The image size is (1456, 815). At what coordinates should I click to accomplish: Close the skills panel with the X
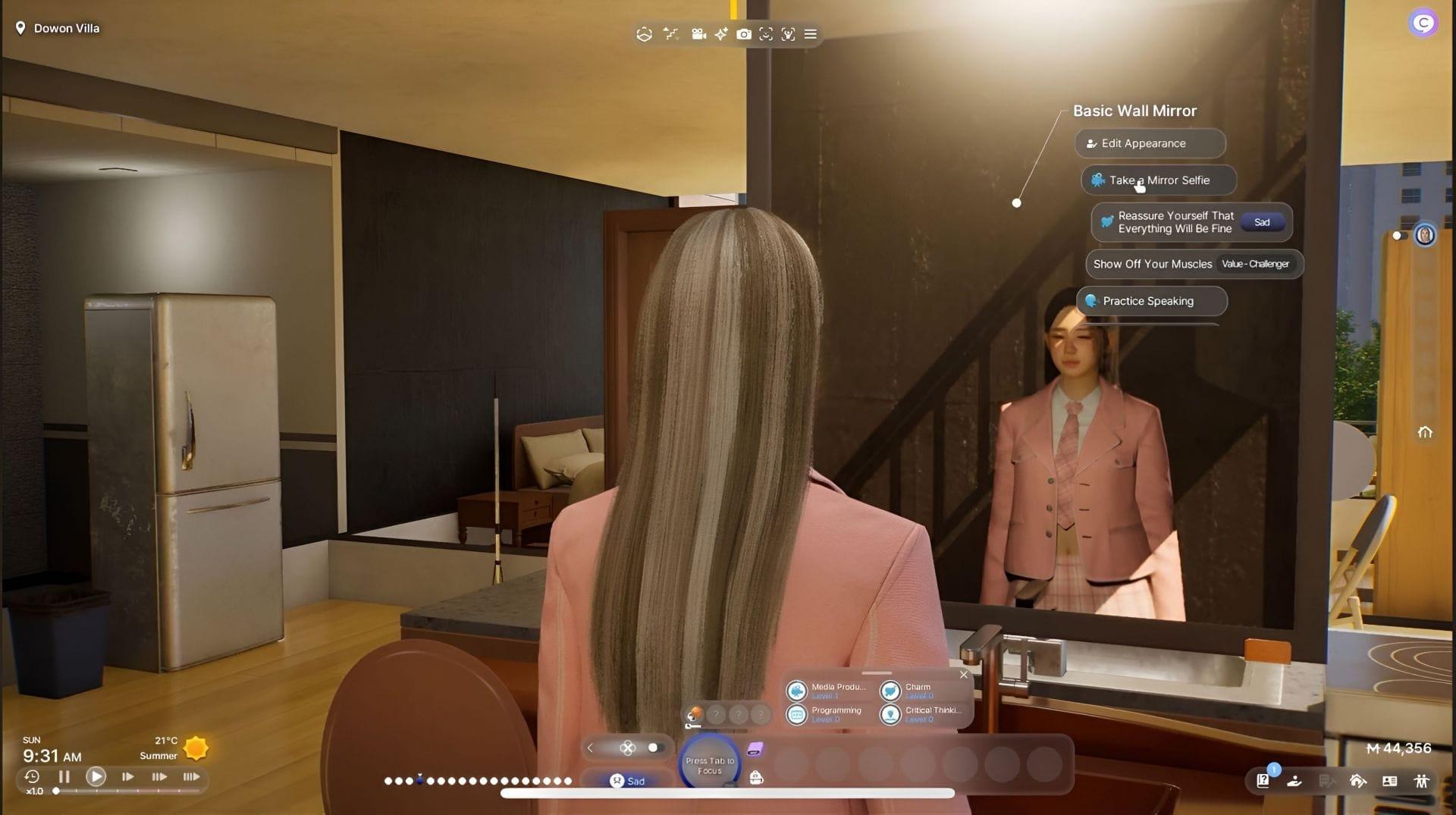point(964,674)
